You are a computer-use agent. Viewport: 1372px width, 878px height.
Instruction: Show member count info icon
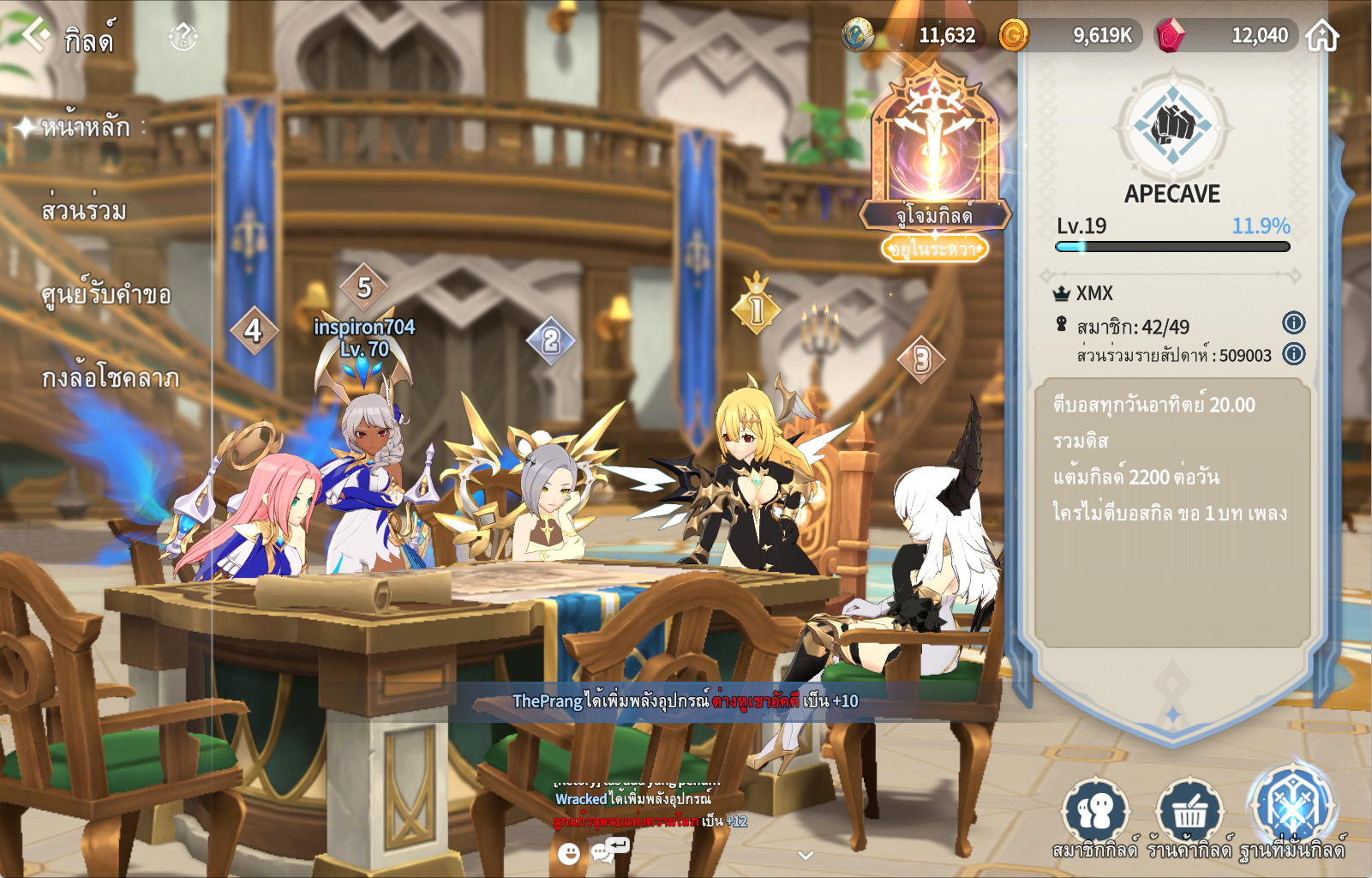(1293, 323)
